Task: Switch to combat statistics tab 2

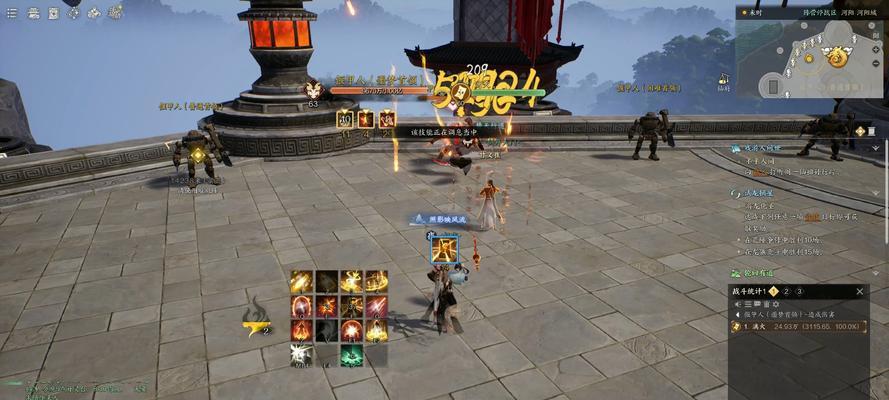Action: [786, 291]
